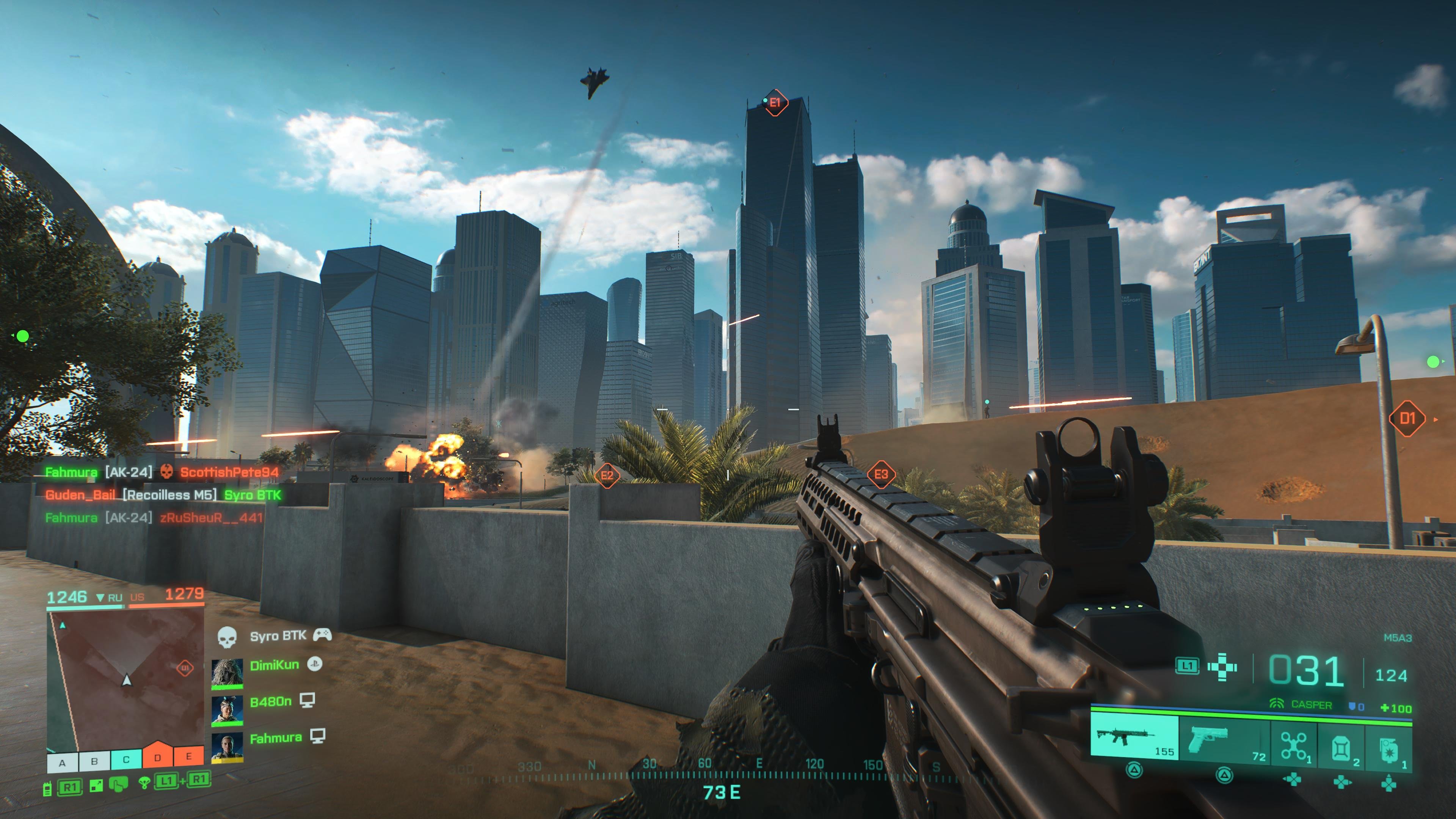Click the battery status icon near R1
Image resolution: width=1456 pixels, height=819 pixels.
(47, 789)
